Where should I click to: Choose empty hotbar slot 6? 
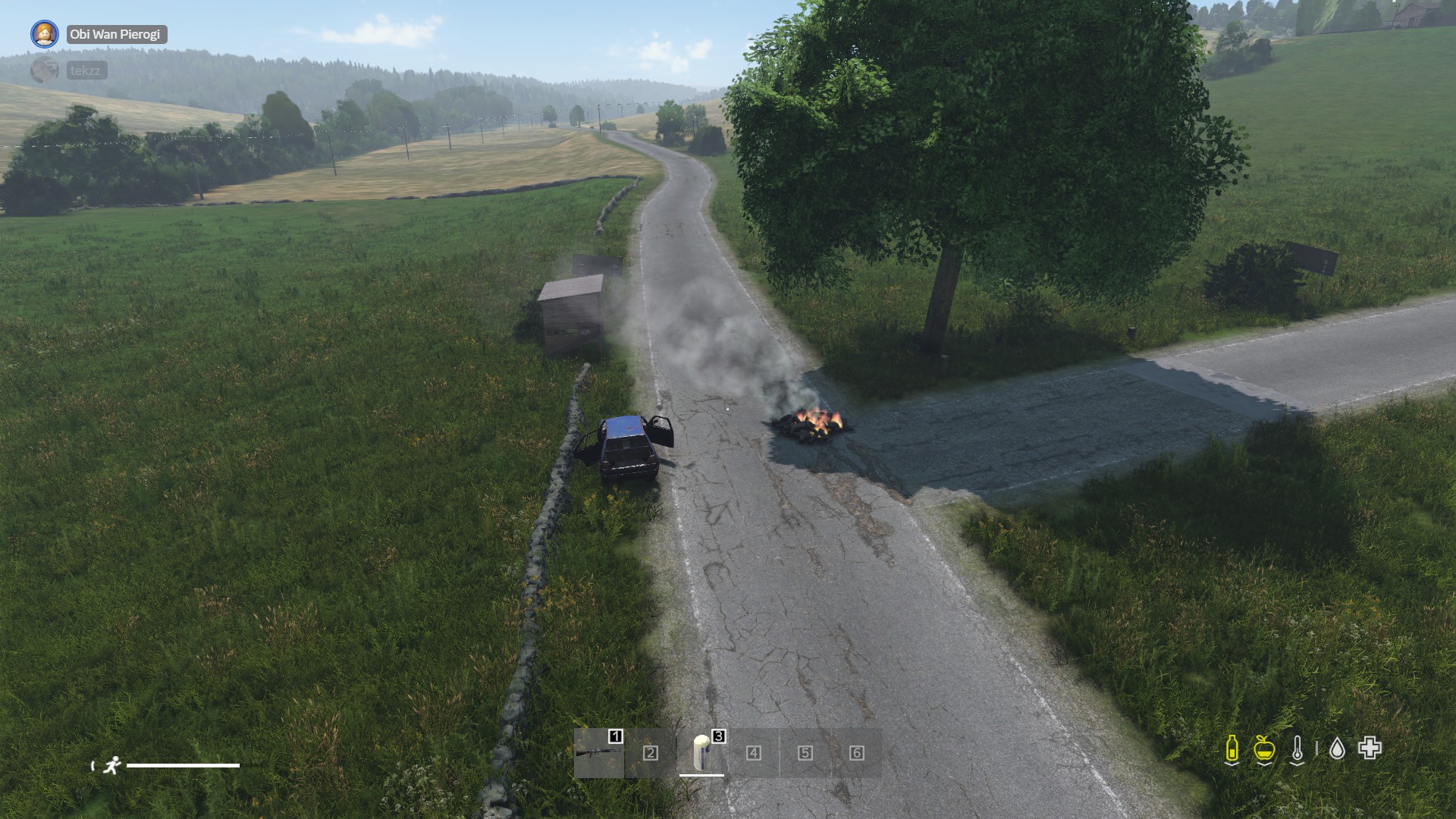coord(856,753)
